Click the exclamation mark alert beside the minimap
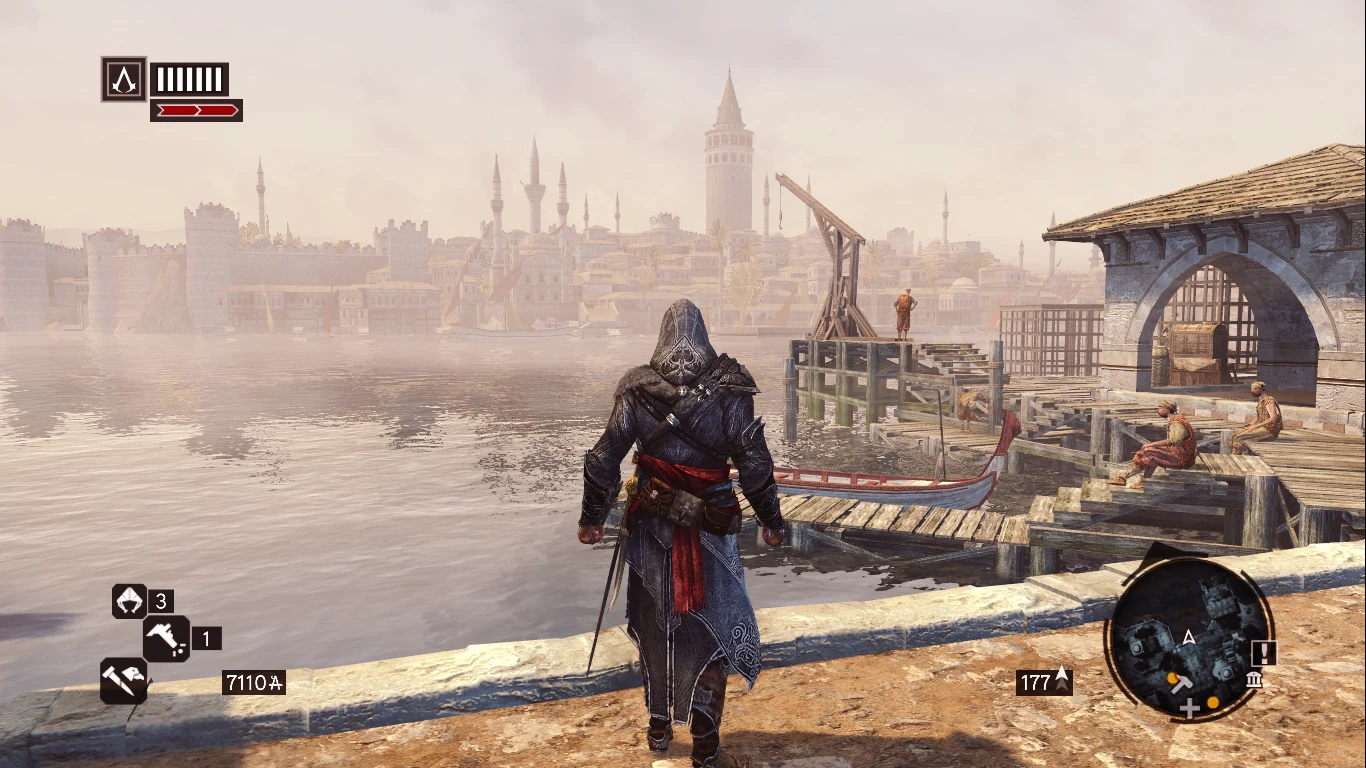 (1264, 653)
